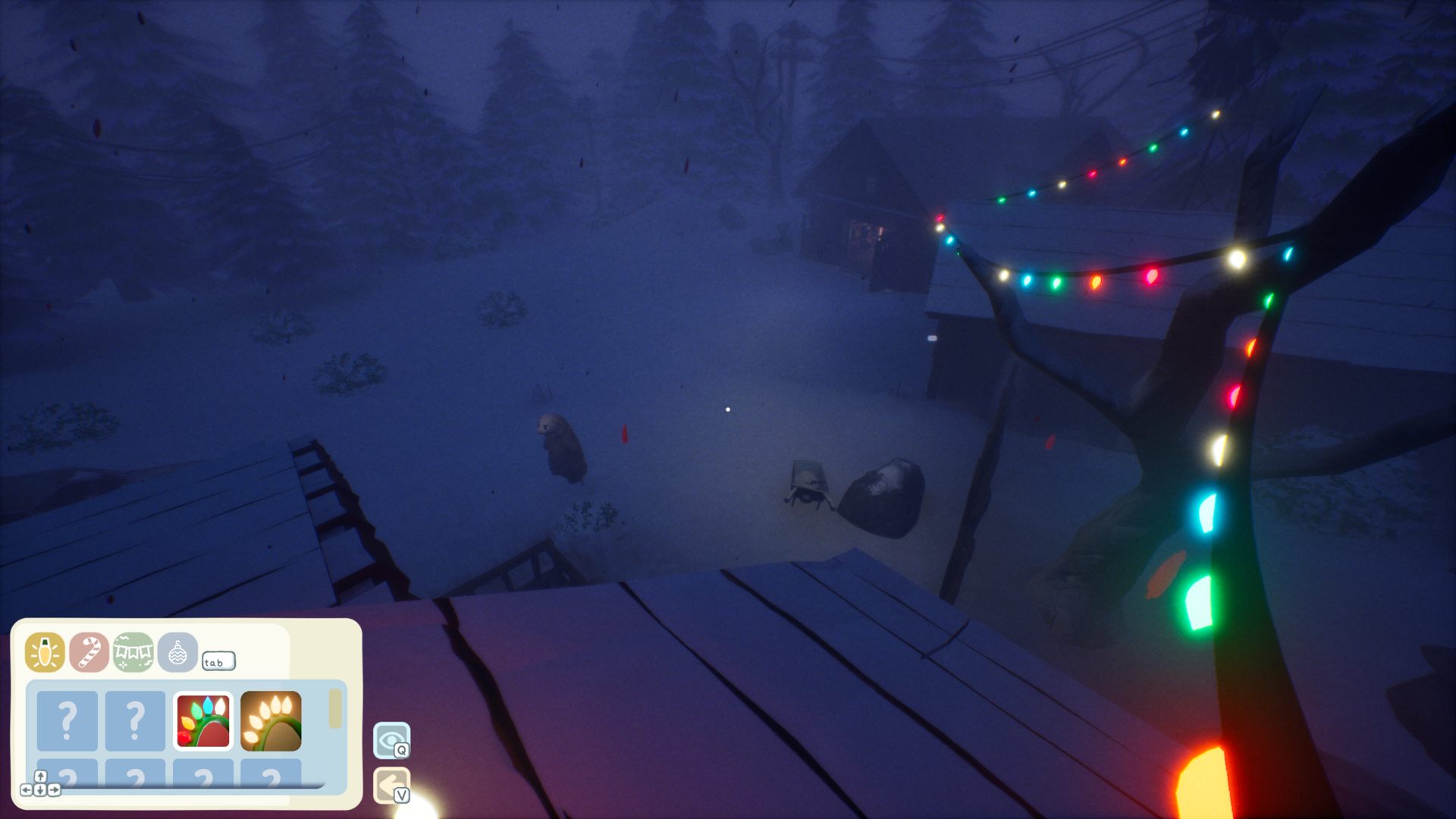Switch to the string lights category tab
This screenshot has width=1456, height=819.
pyautogui.click(x=45, y=652)
